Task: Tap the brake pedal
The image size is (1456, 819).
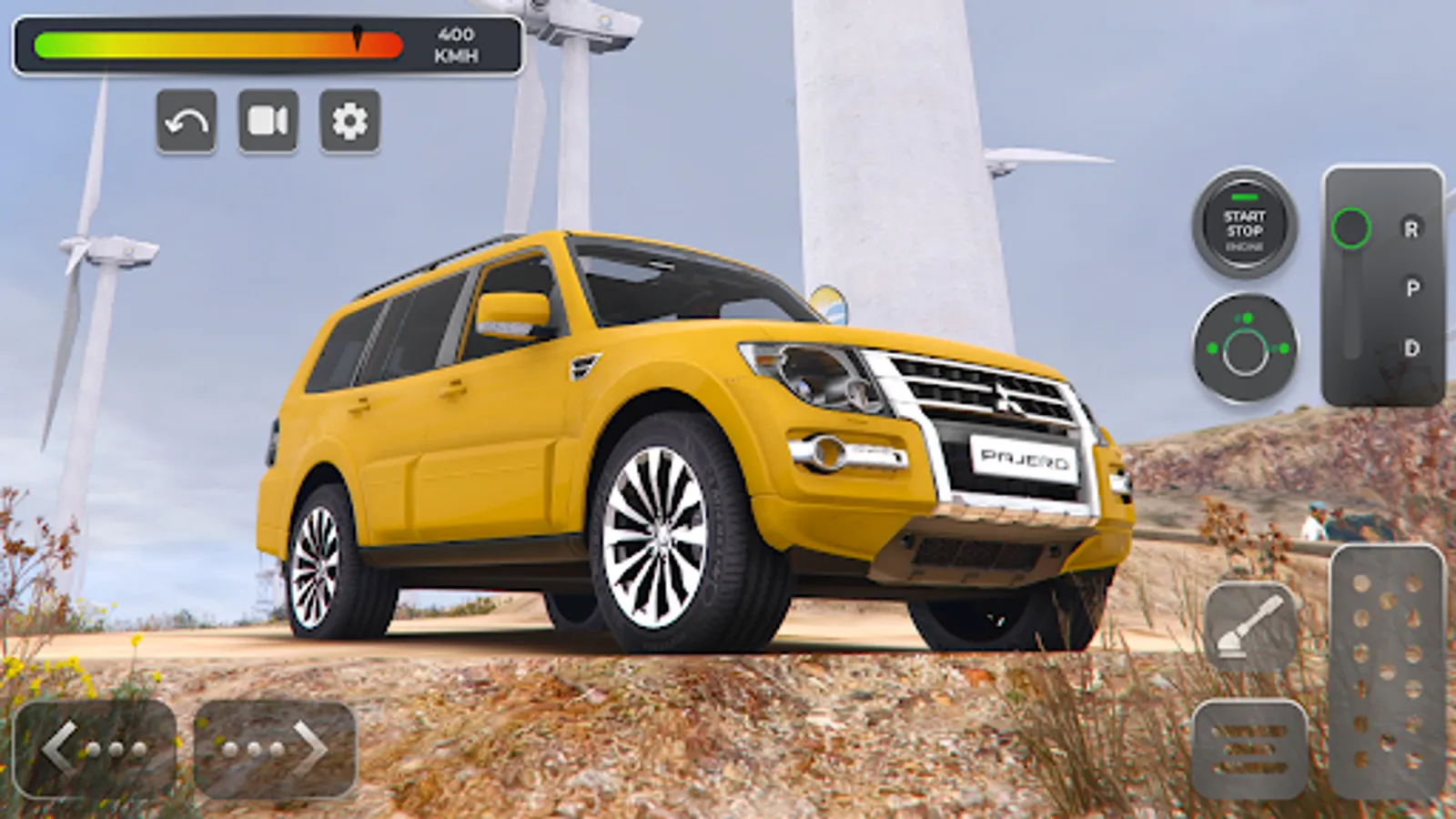Action: click(x=1249, y=749)
